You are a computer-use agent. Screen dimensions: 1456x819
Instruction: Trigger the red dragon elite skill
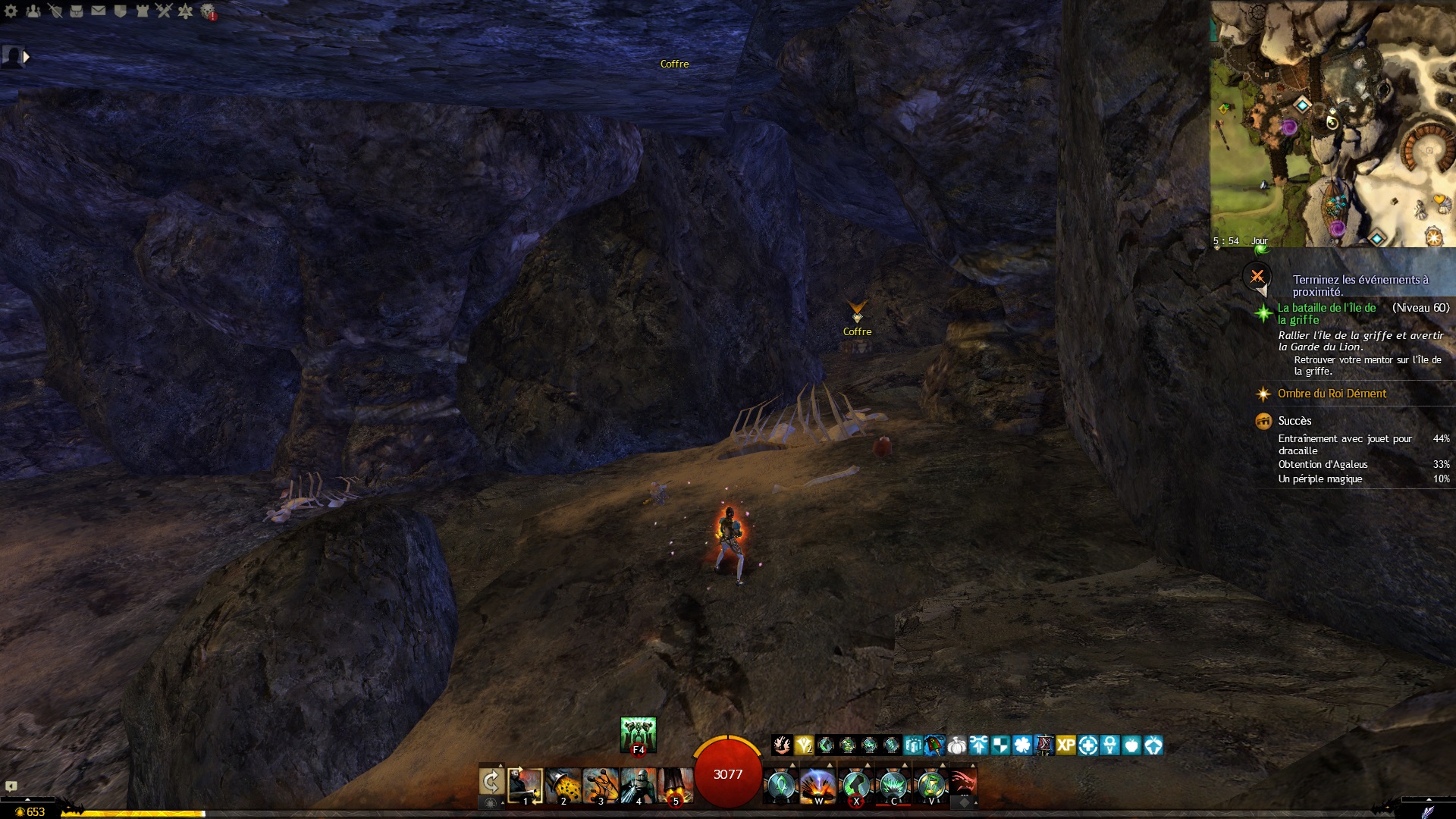pyautogui.click(x=962, y=784)
